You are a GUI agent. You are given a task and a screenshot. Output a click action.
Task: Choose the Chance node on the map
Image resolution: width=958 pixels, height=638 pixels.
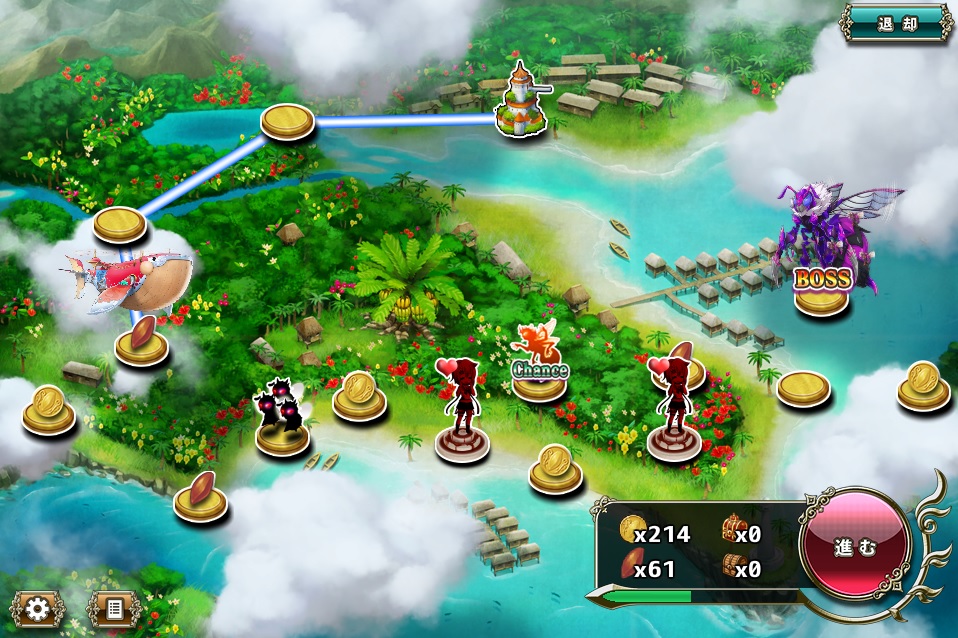pyautogui.click(x=540, y=376)
